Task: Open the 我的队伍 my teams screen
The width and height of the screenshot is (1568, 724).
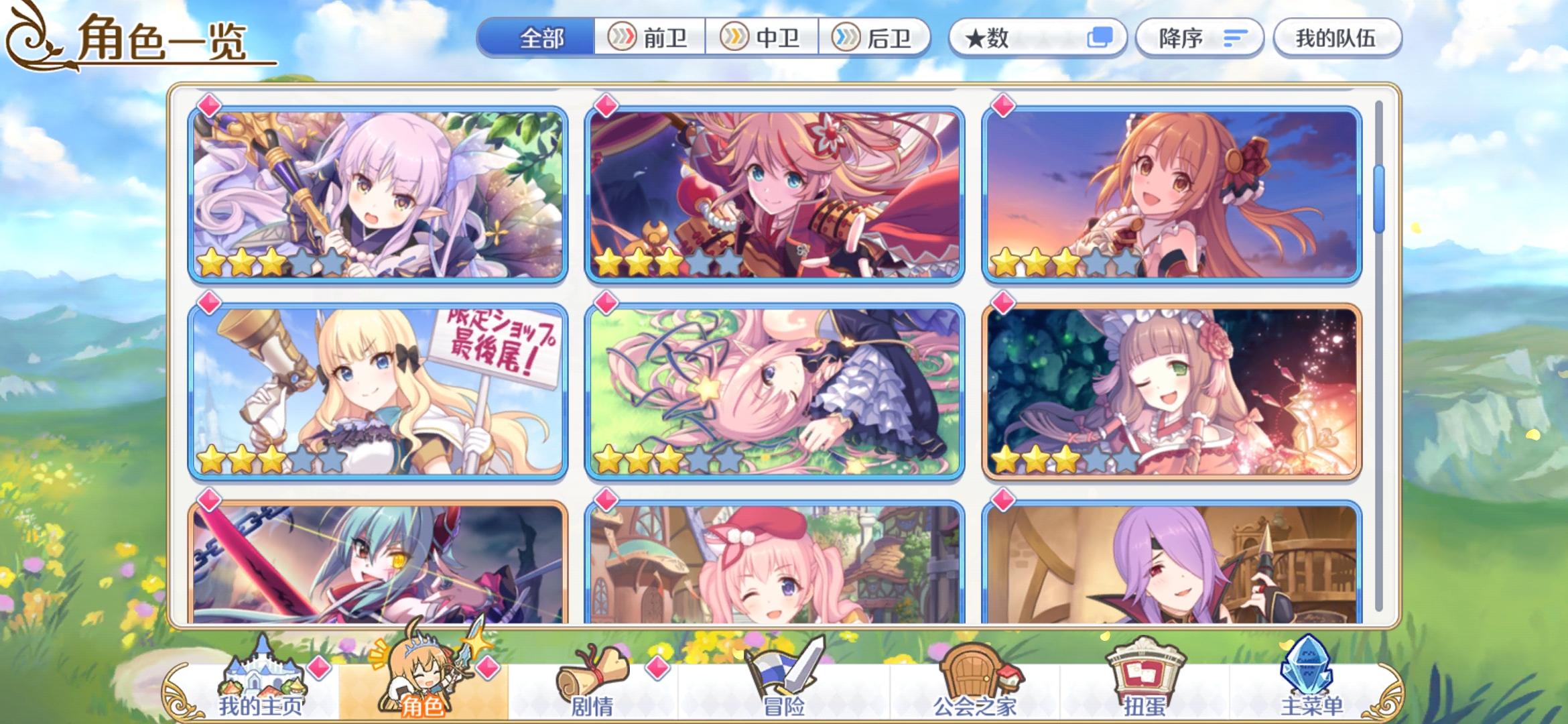Action: tap(1337, 38)
